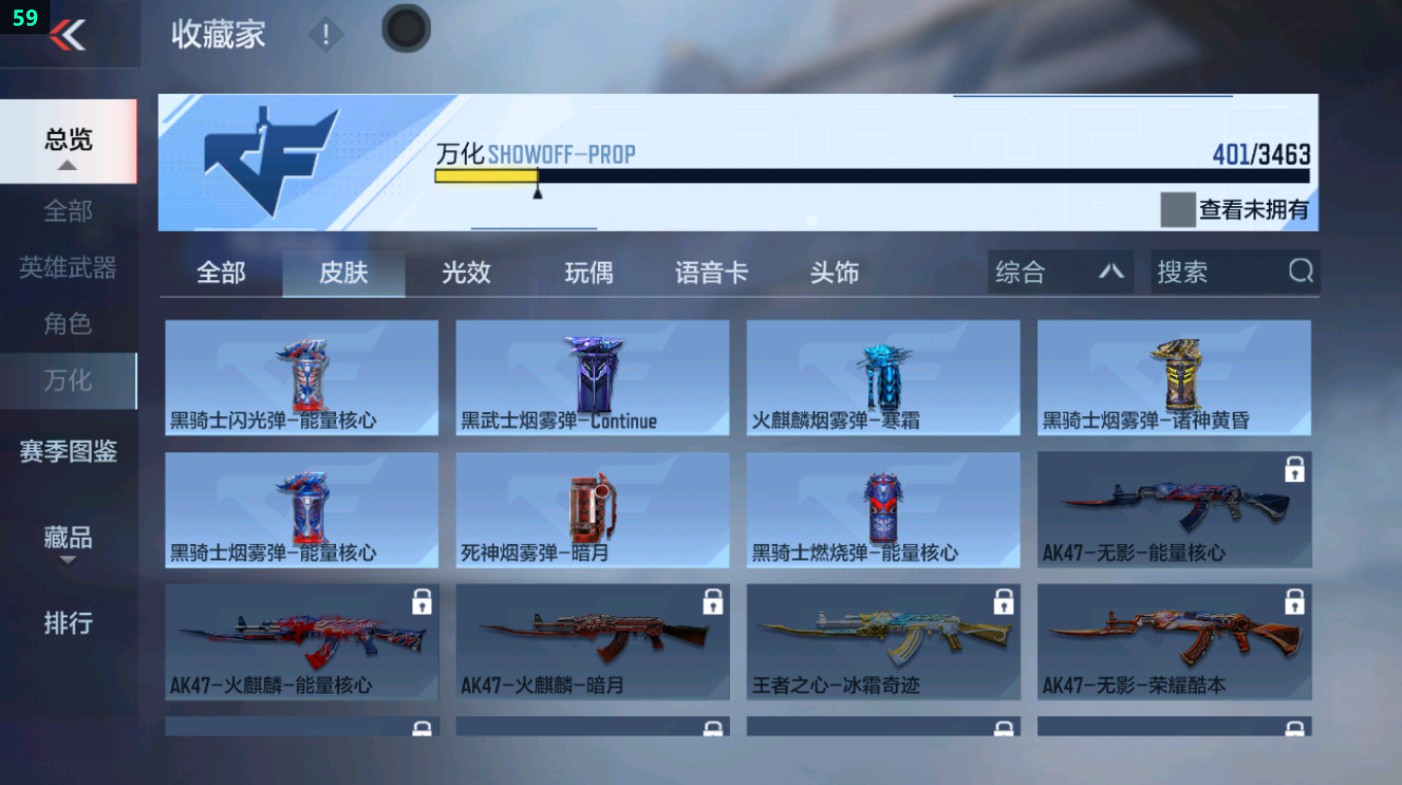Open the circular emblem icon in the header

pos(405,29)
